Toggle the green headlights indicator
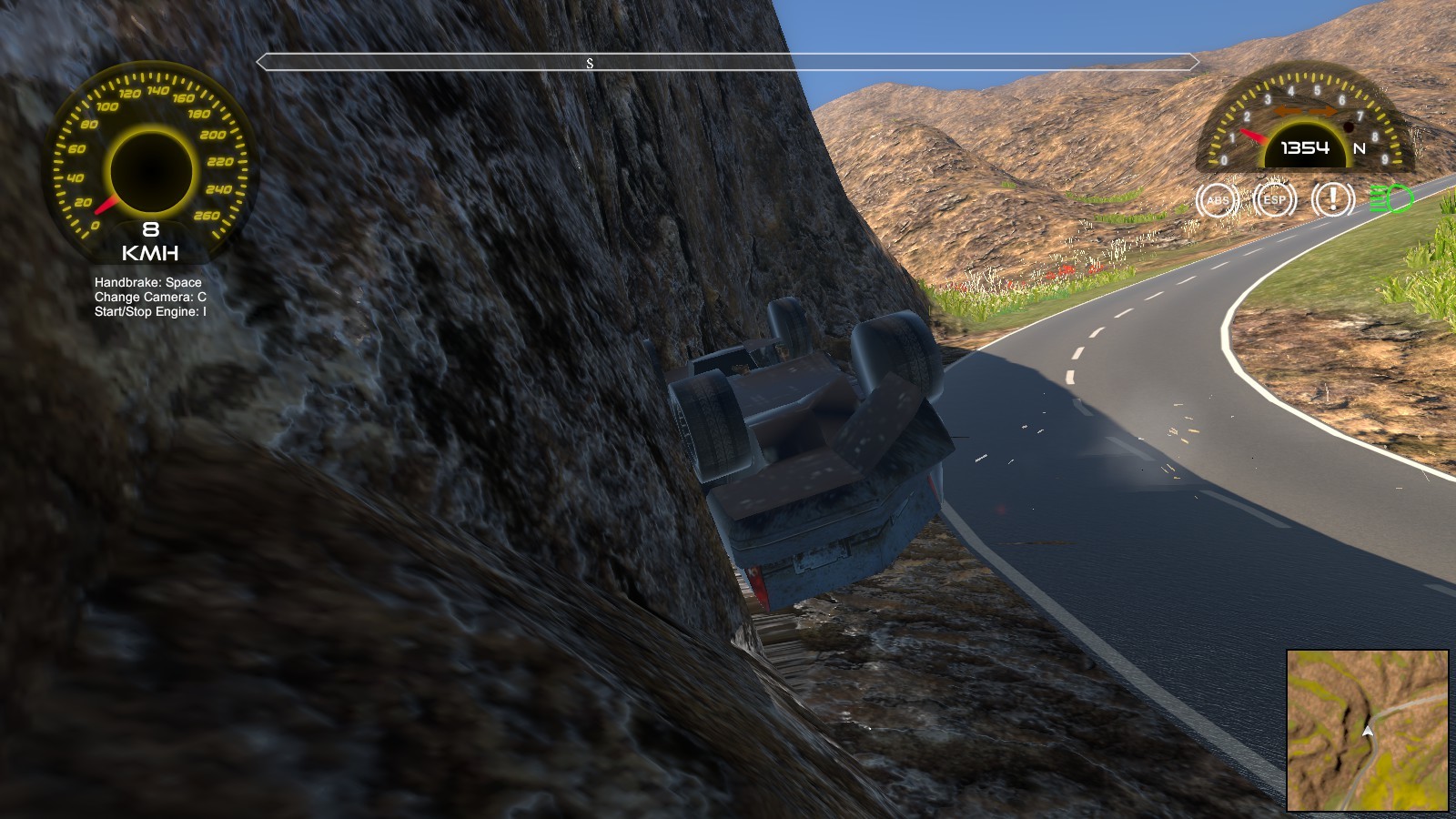This screenshot has height=819, width=1456. pos(1390,199)
